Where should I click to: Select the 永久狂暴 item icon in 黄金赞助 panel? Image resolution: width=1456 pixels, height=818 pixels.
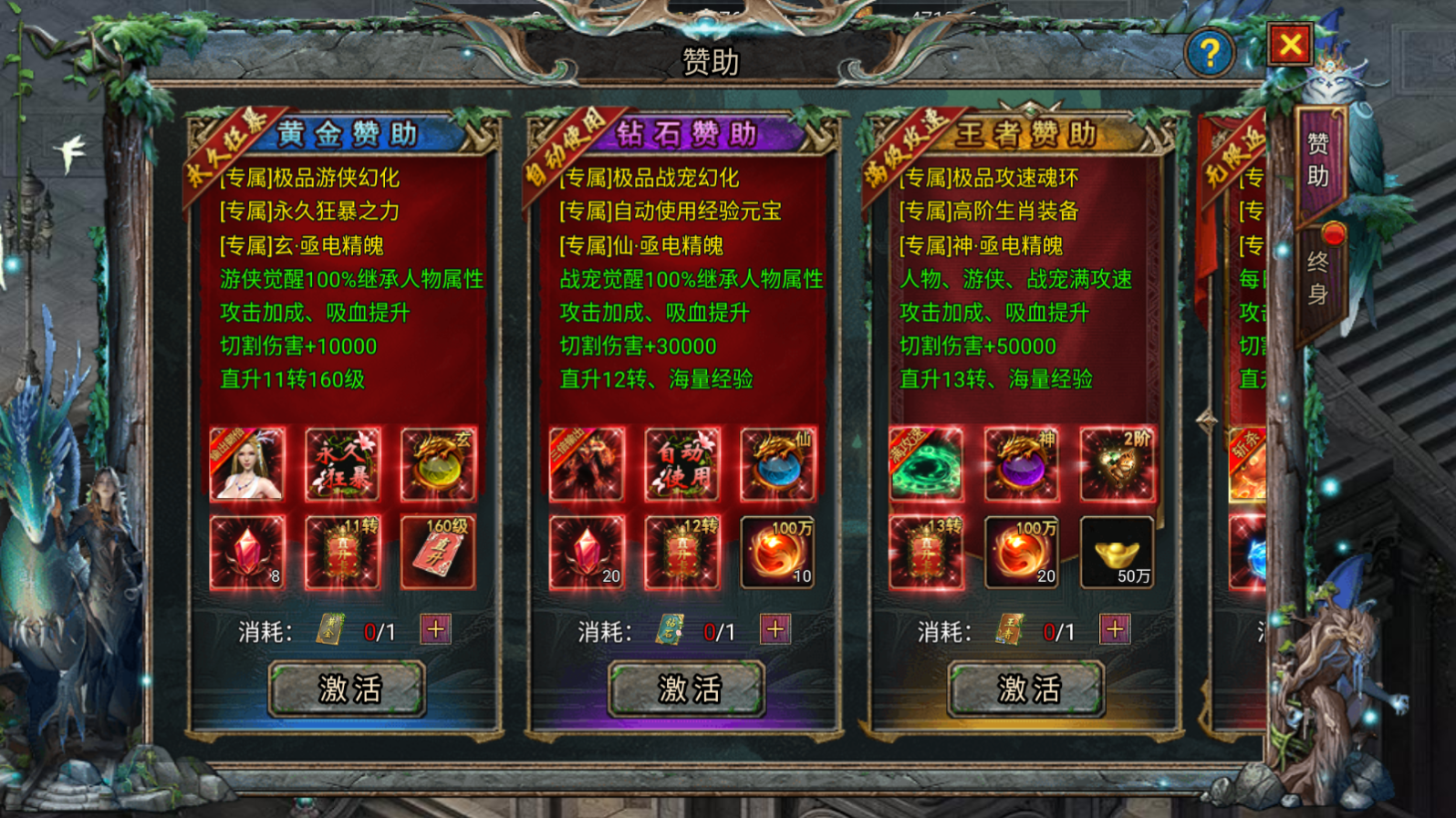343,465
